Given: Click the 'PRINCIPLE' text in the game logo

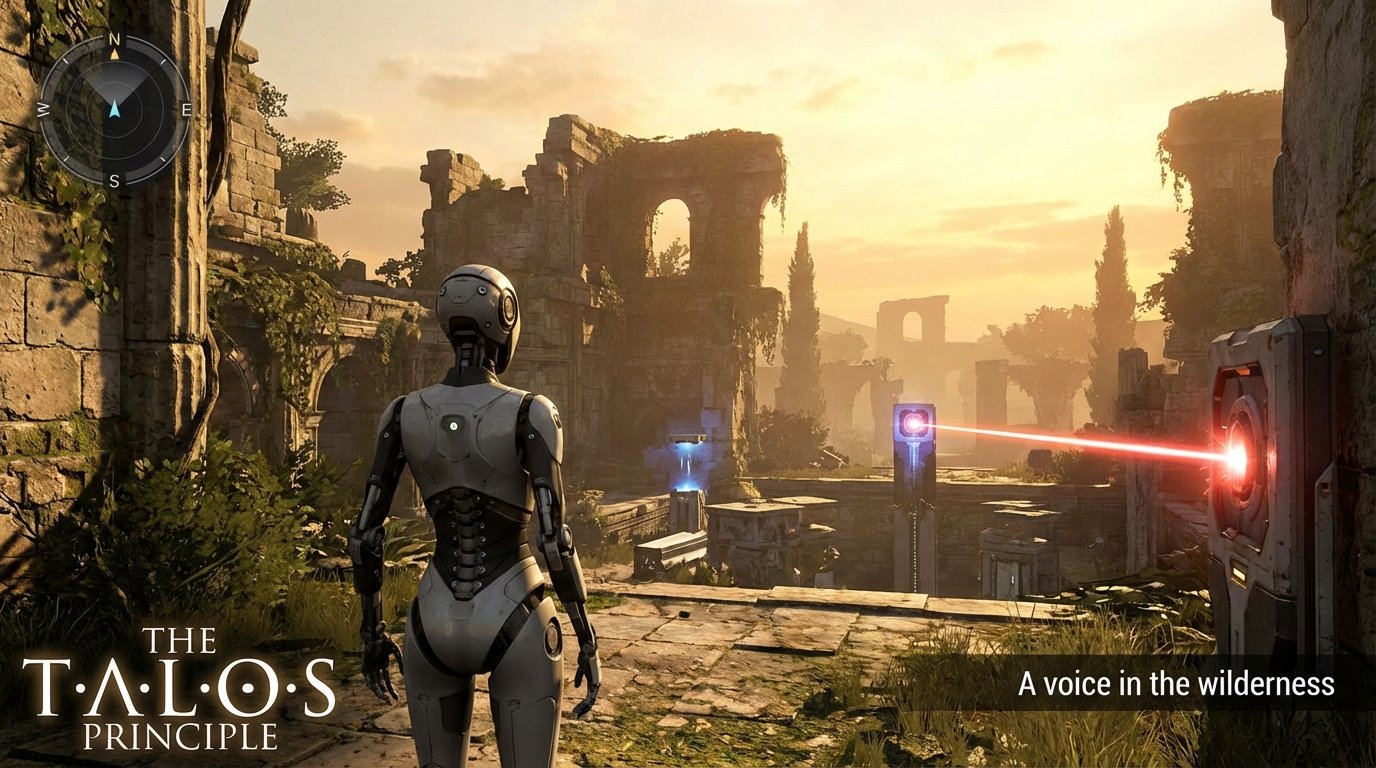Looking at the screenshot, I should point(182,734).
